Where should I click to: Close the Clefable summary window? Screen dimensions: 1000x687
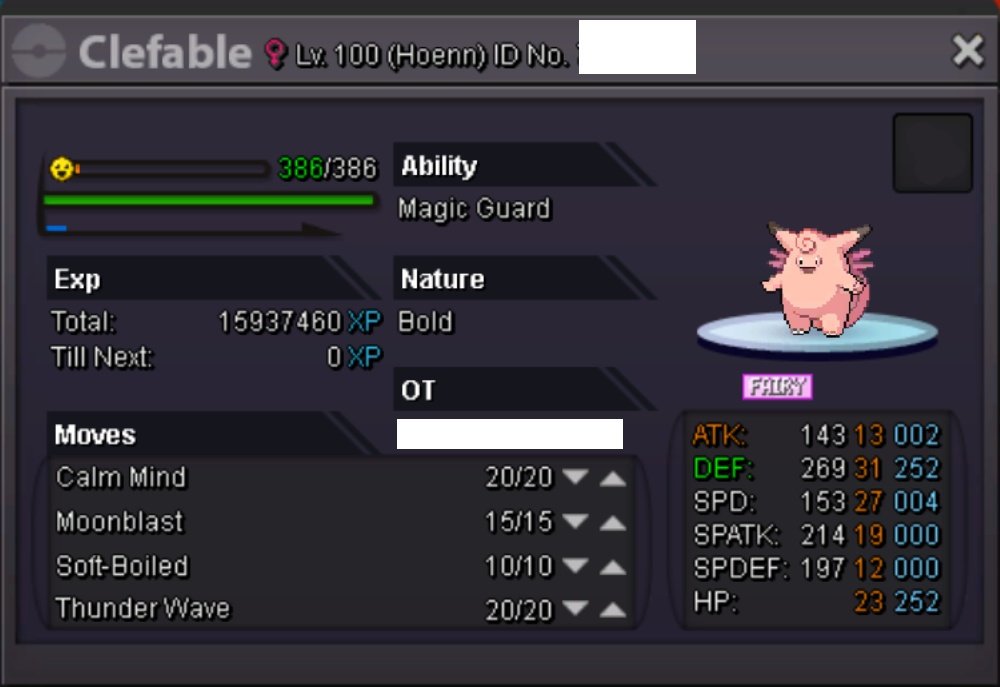967,50
